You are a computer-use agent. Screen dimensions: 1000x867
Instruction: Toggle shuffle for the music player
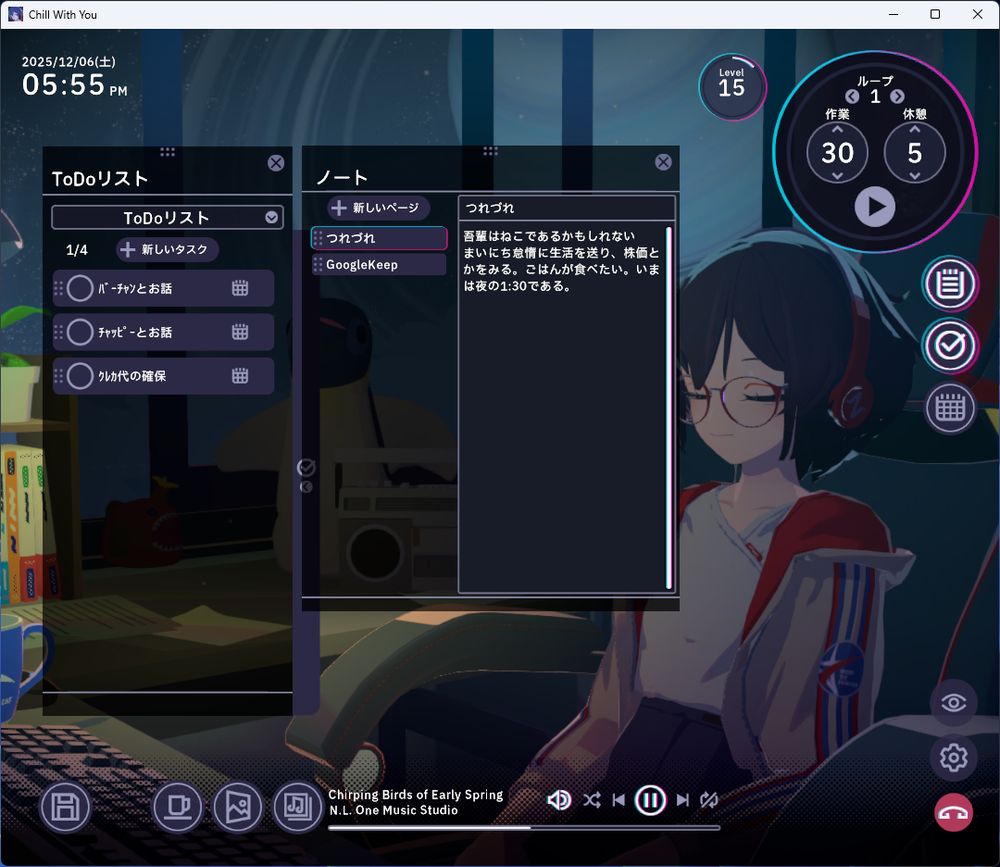(592, 800)
